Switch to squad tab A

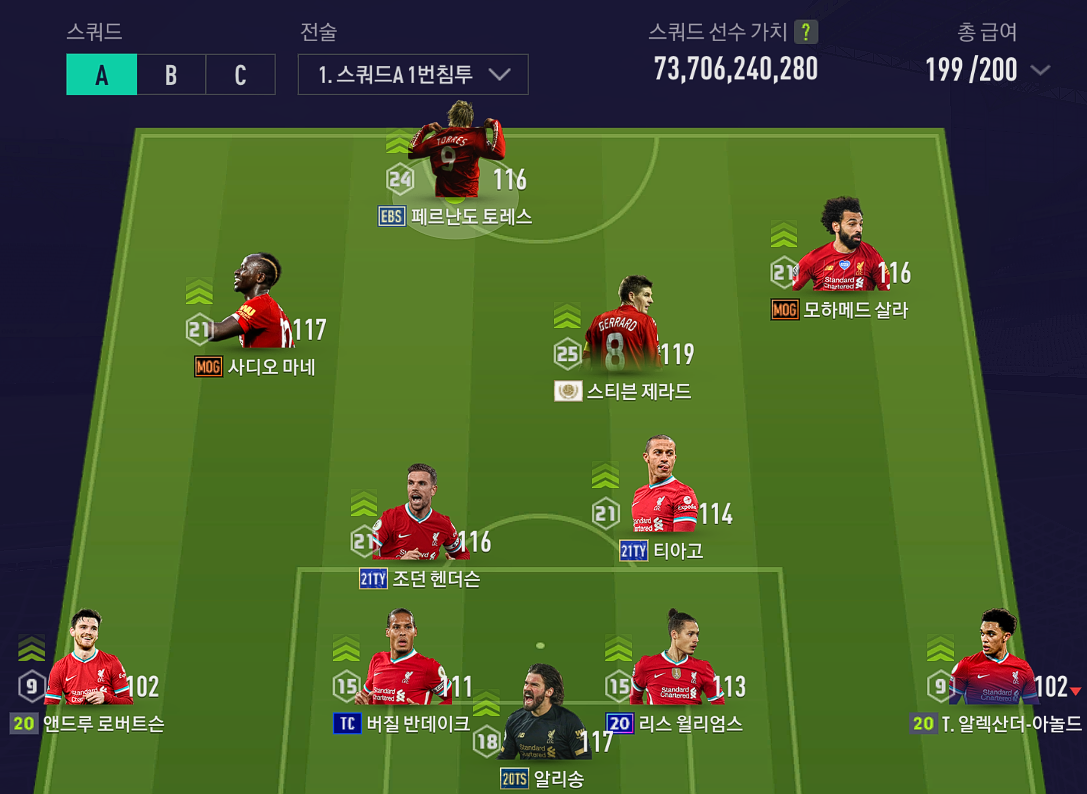point(101,75)
